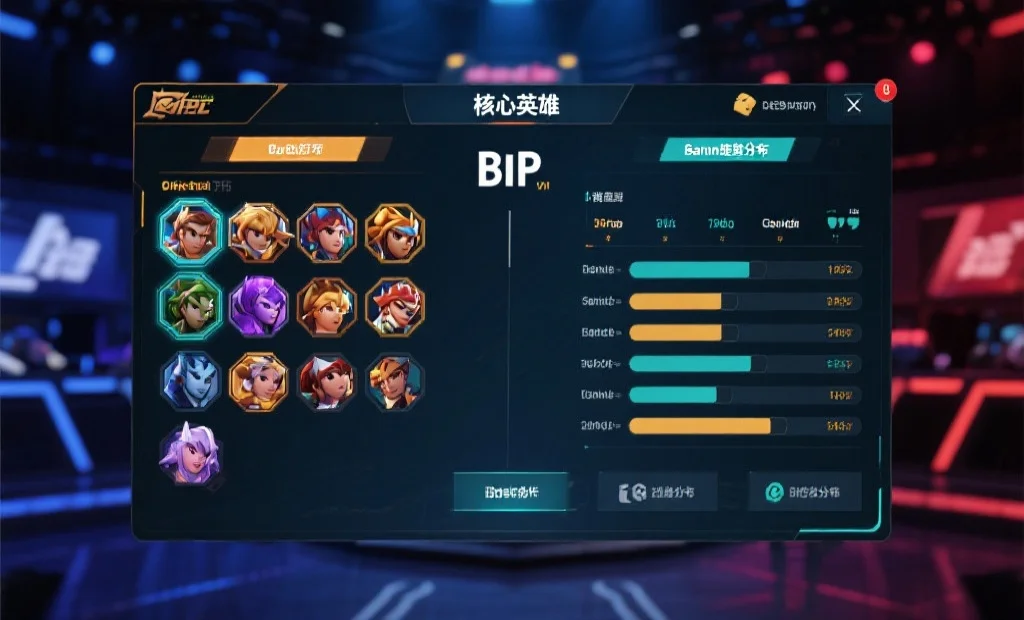
Task: Pick the lavender-haired horned hero portrait
Action: pyautogui.click(x=190, y=455)
